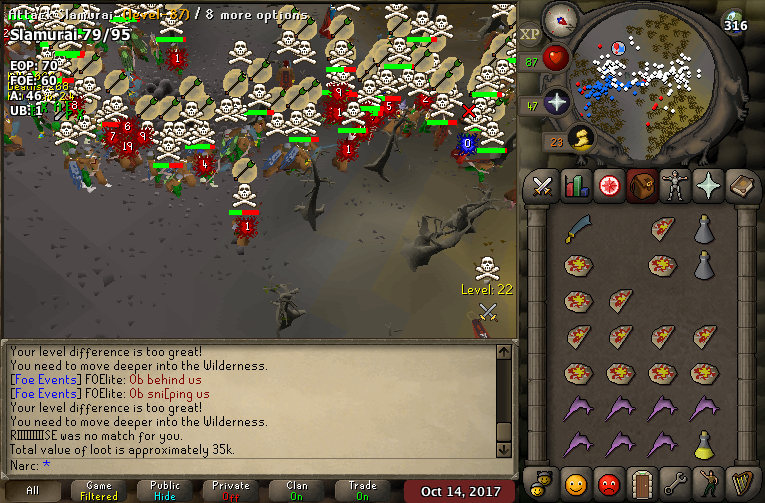This screenshot has width=765, height=503.
Task: Open the wrench Options tab
Action: [x=675, y=482]
